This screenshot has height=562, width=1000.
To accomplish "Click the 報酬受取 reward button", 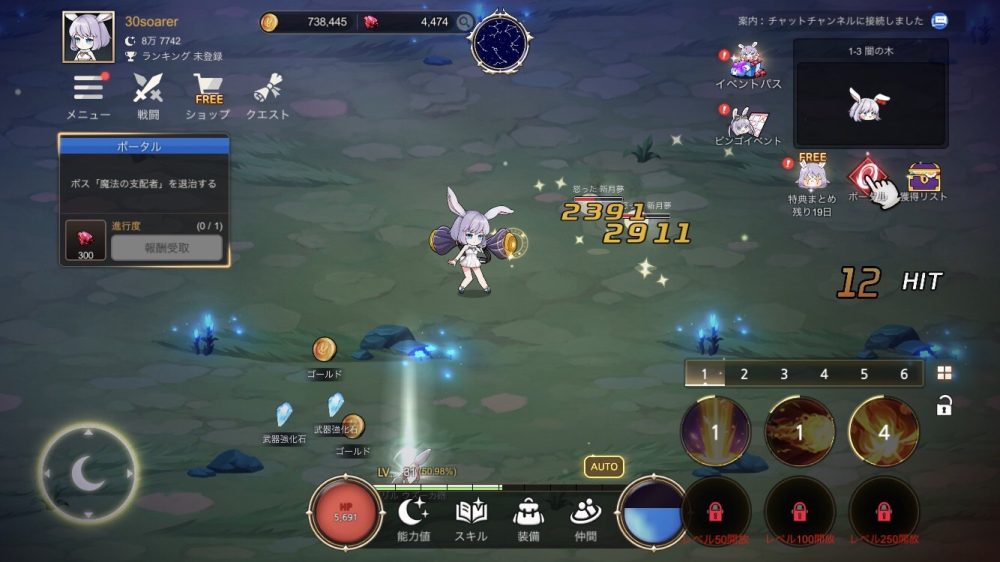I will pos(166,248).
